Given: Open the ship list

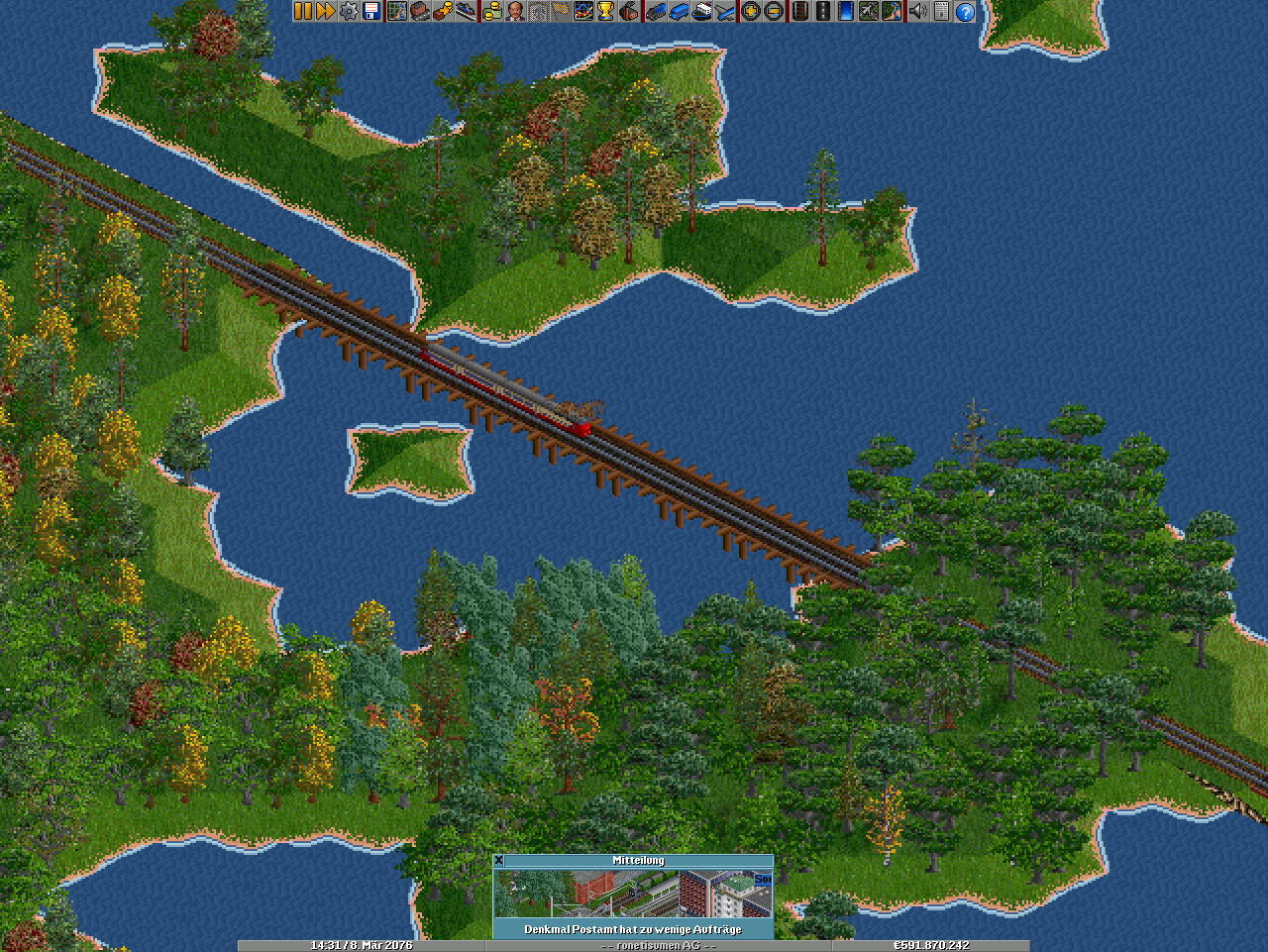Looking at the screenshot, I should [x=701, y=11].
